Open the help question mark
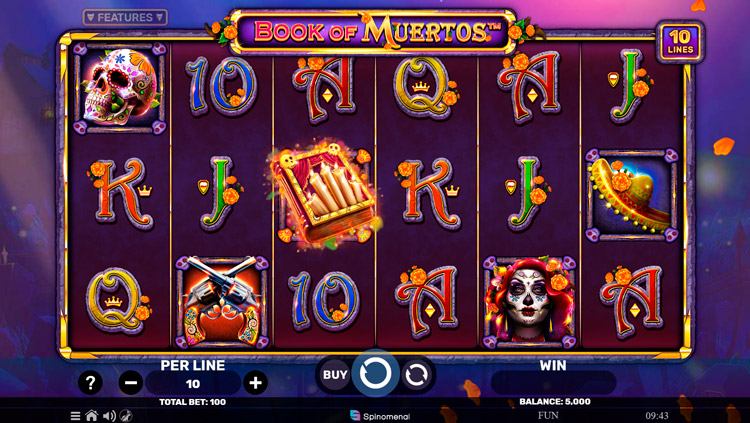Image resolution: width=750 pixels, height=423 pixels. coord(90,383)
